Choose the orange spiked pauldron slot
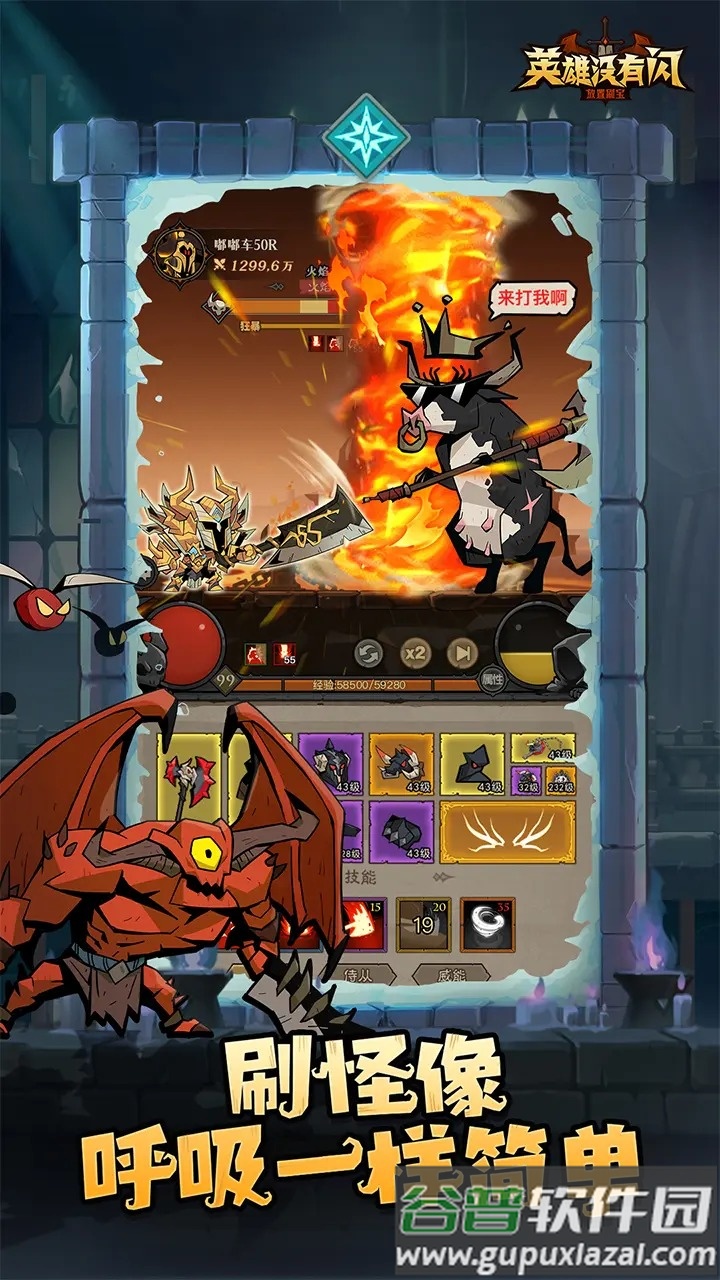Screen dimensions: 720x1280 [x=401, y=766]
